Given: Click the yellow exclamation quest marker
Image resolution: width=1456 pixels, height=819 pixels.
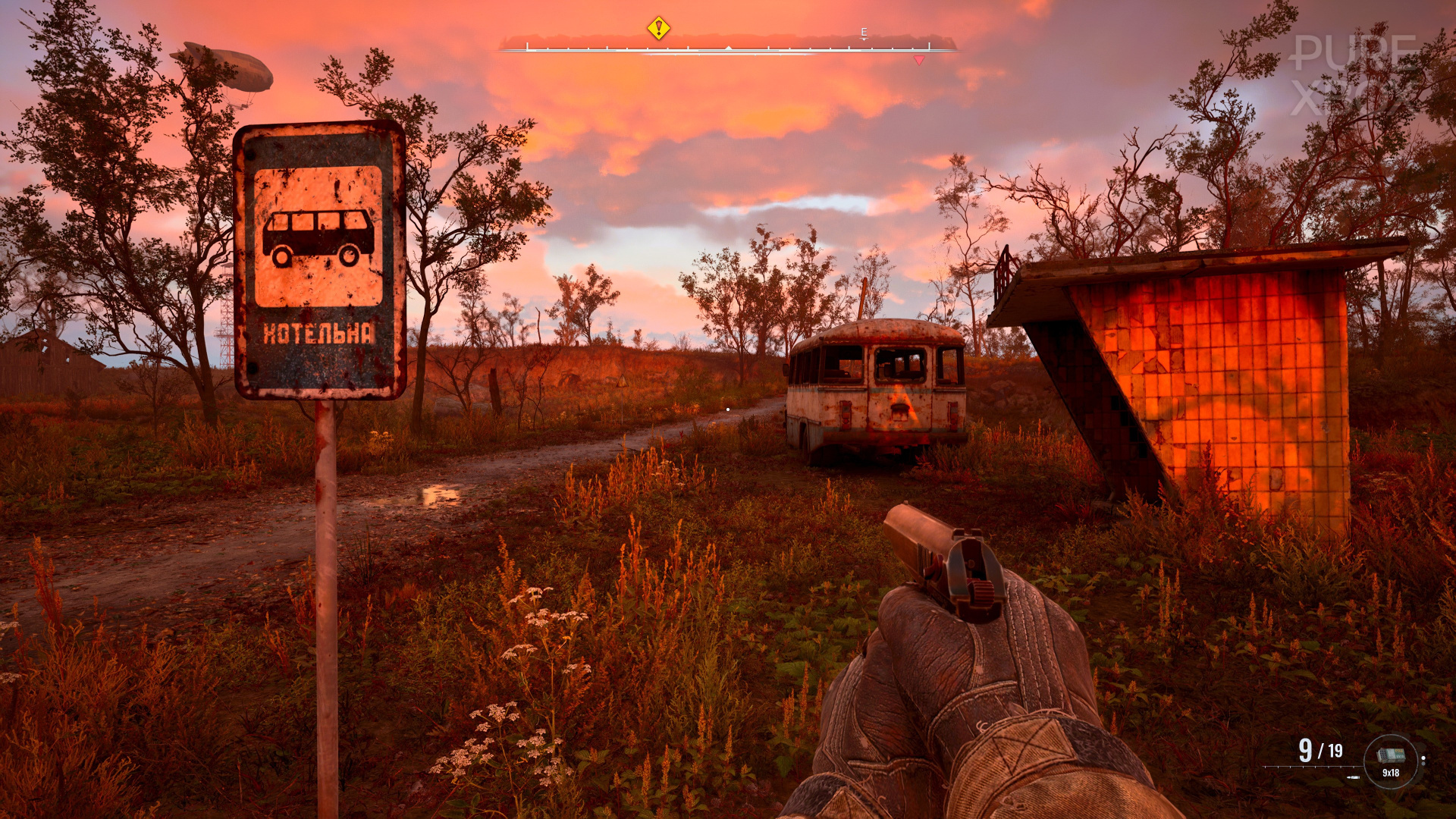Looking at the screenshot, I should 657,28.
